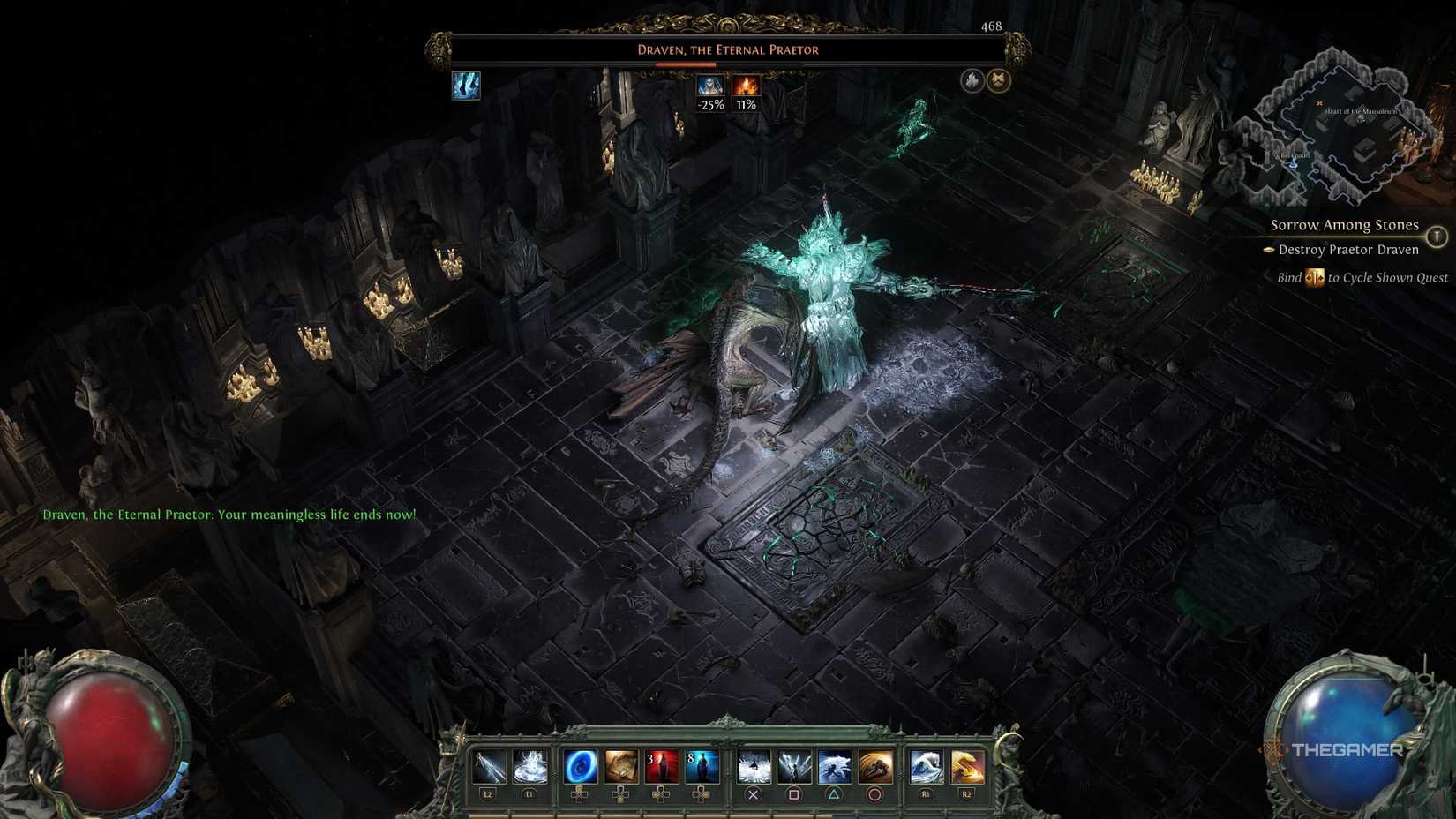Activate the frost skill bound to L1
Image resolution: width=1456 pixels, height=819 pixels.
click(529, 767)
